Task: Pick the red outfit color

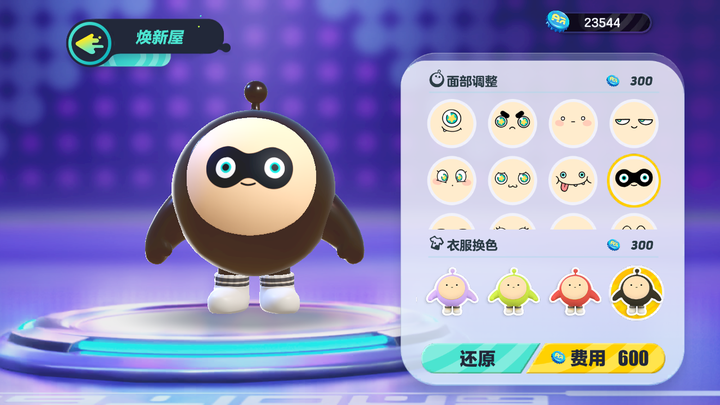Action: (x=573, y=292)
